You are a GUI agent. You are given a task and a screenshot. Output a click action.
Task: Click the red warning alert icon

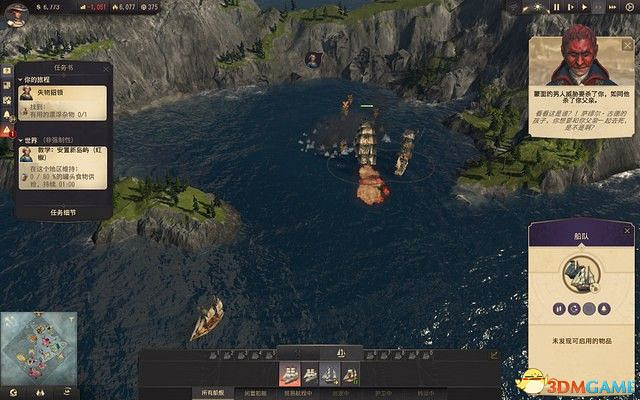tap(8, 131)
